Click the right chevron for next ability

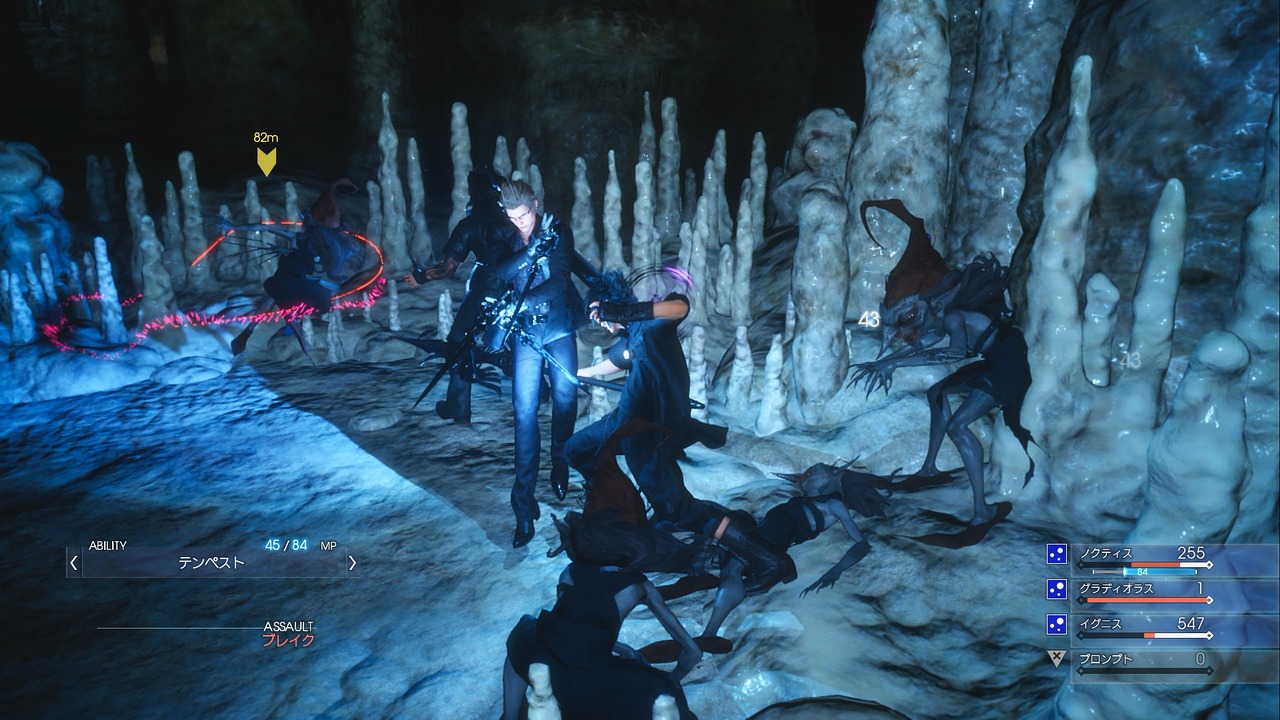click(x=352, y=562)
